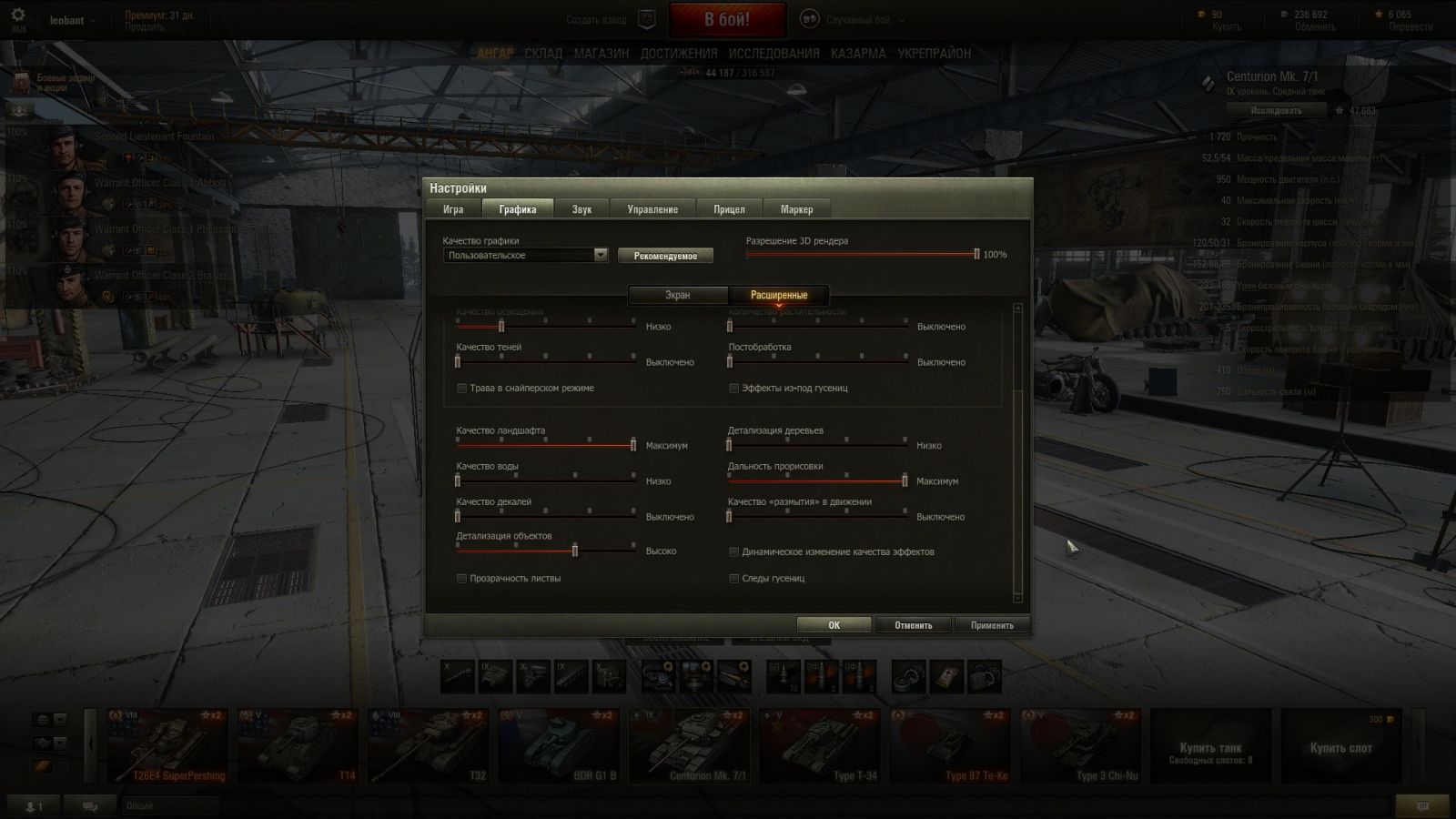Click the Отменить button
This screenshot has width=1456, height=819.
pos(913,625)
